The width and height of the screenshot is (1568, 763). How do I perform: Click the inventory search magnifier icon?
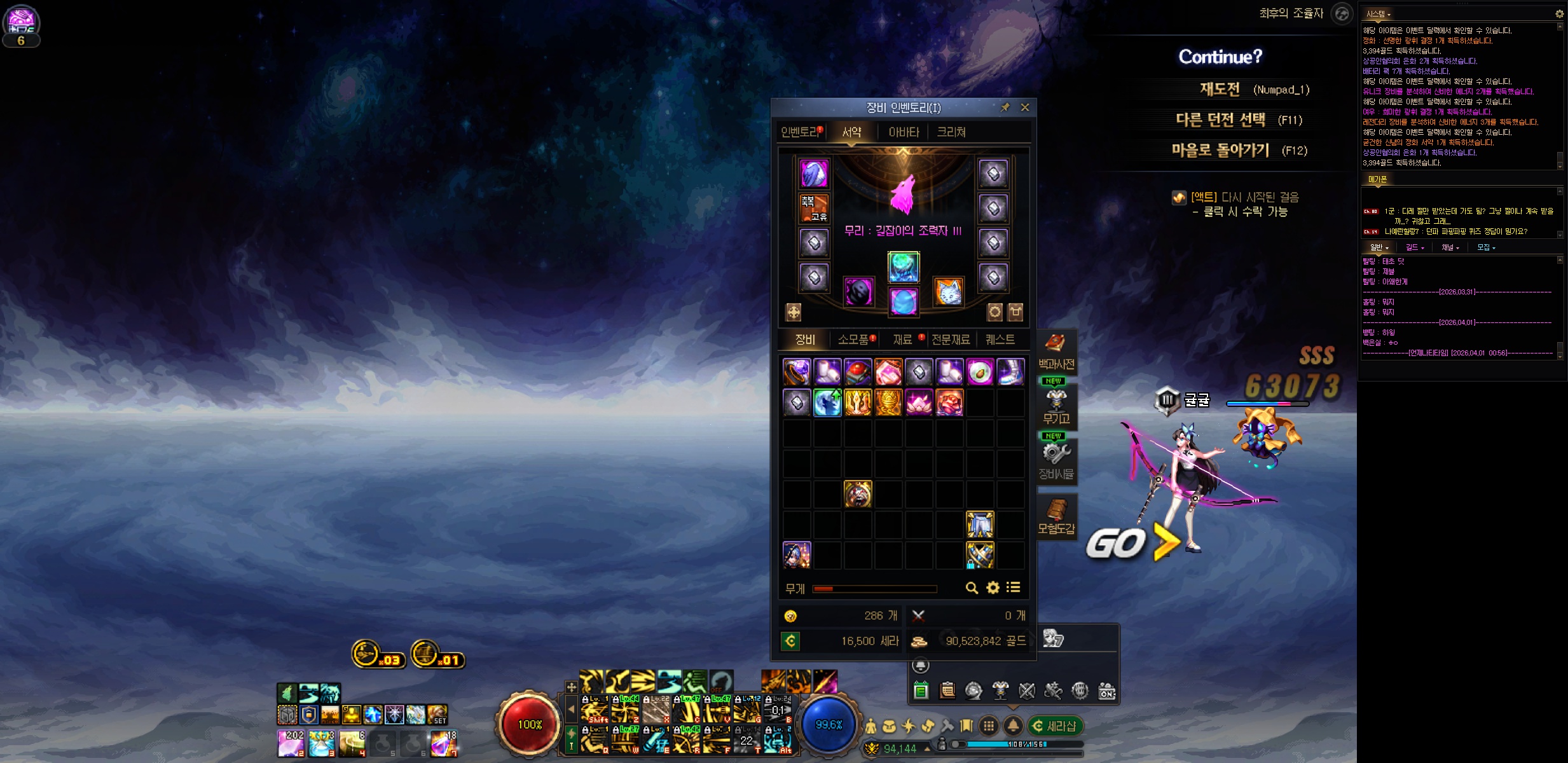pyautogui.click(x=972, y=588)
